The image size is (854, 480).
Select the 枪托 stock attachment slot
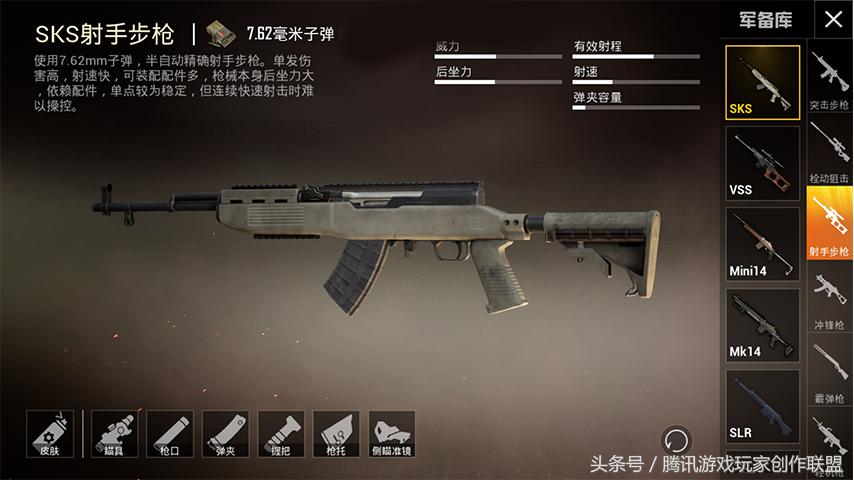(x=336, y=433)
